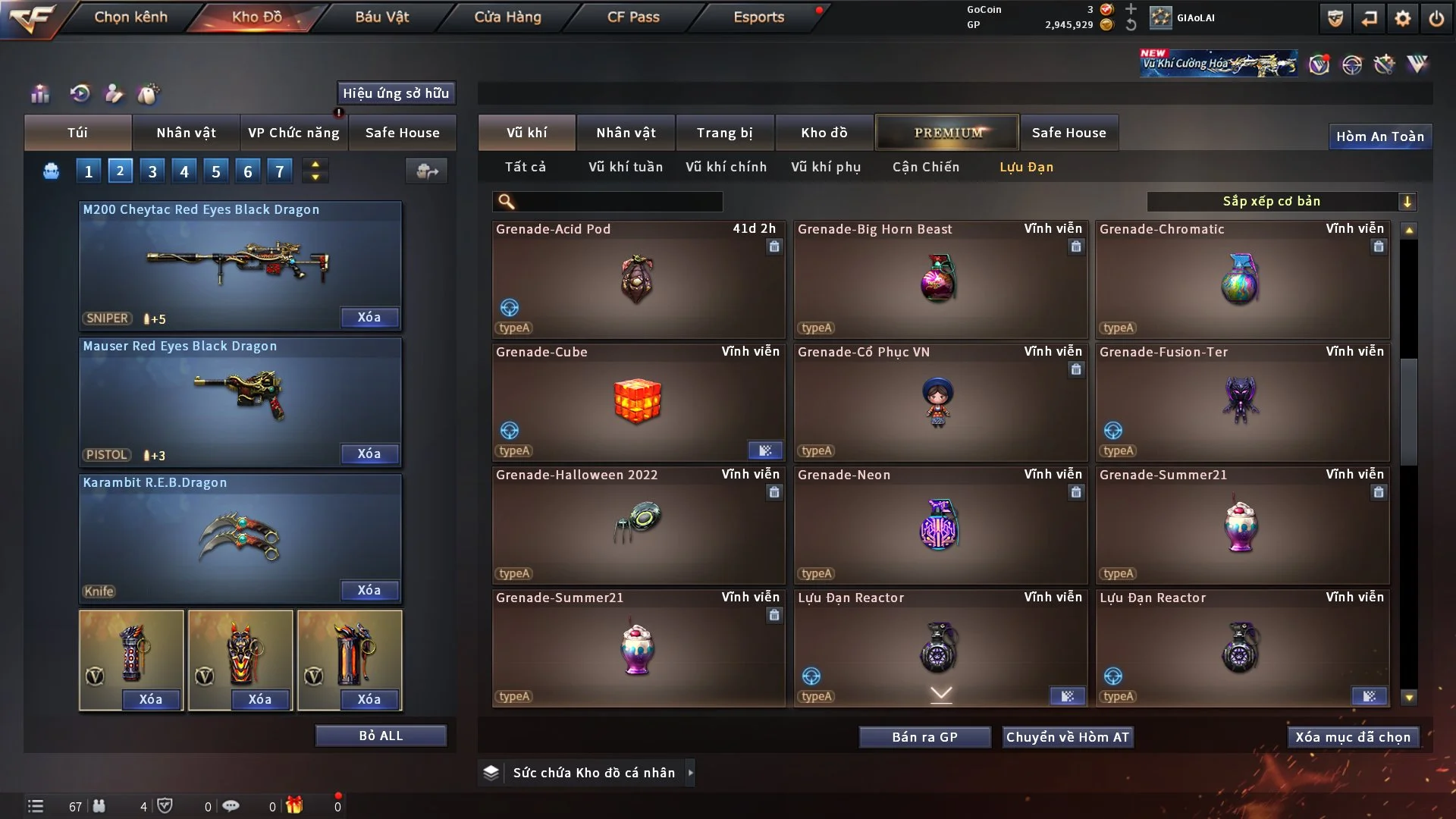The image size is (1456, 819).
Task: Open the gear settings icon
Action: click(1402, 18)
